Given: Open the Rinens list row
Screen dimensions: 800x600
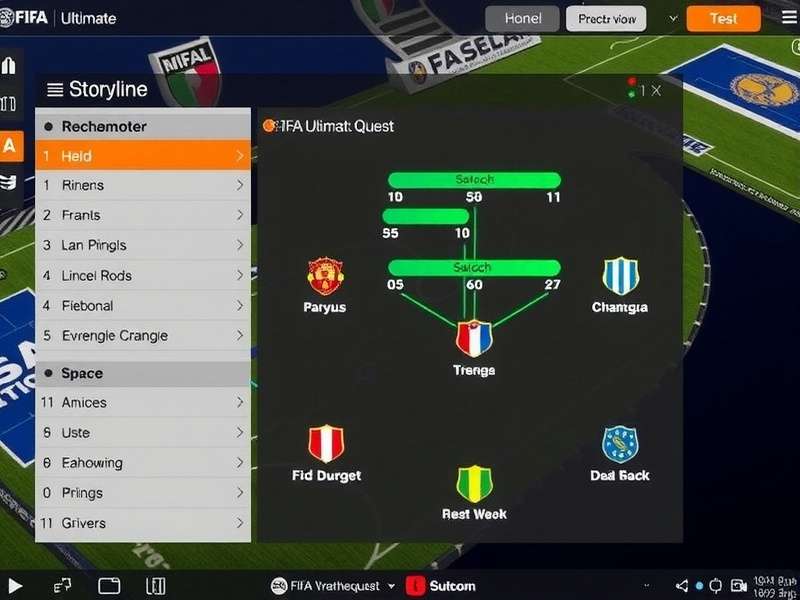Looking at the screenshot, I should point(142,185).
